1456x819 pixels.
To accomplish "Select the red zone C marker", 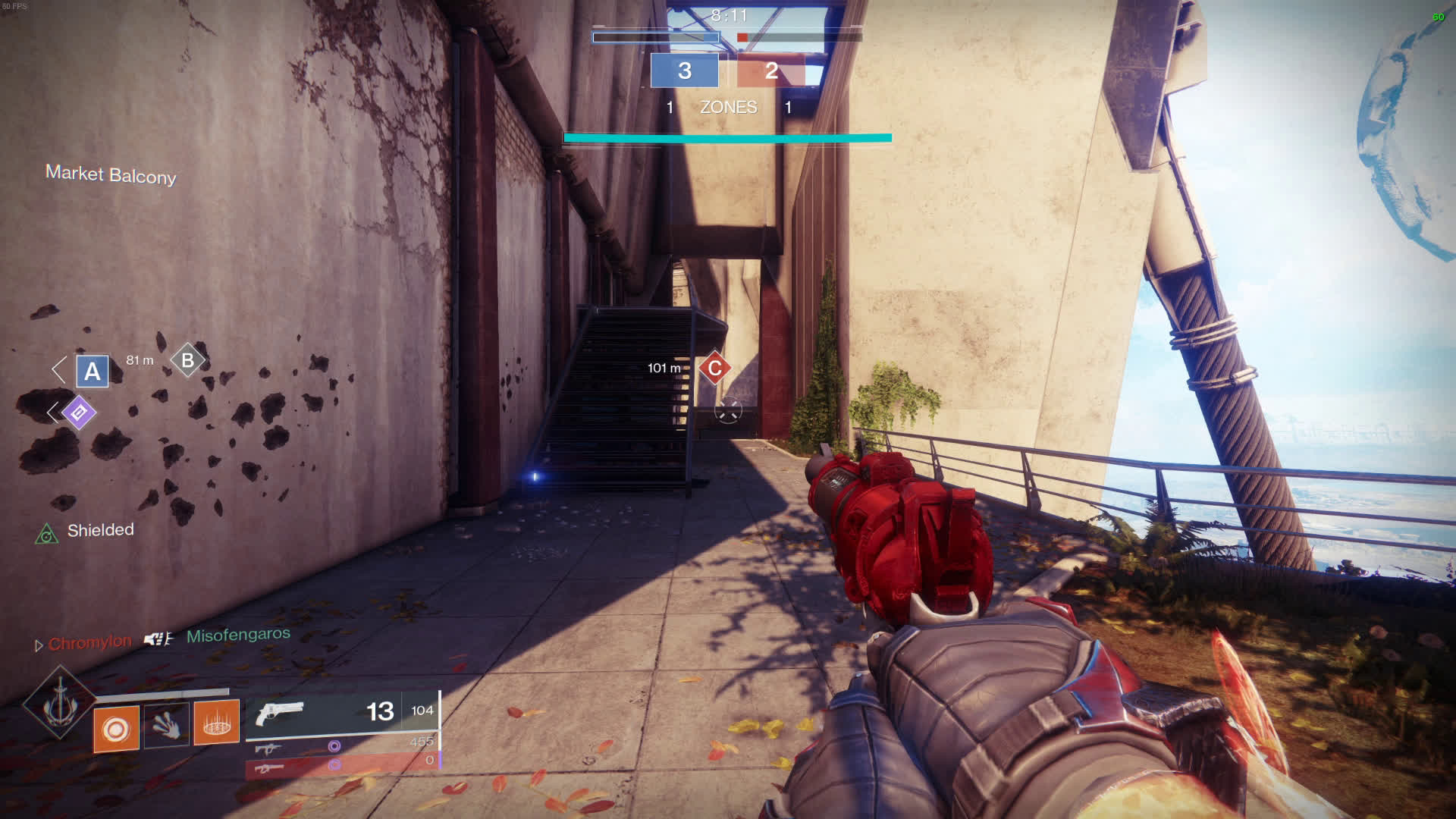I will (714, 369).
